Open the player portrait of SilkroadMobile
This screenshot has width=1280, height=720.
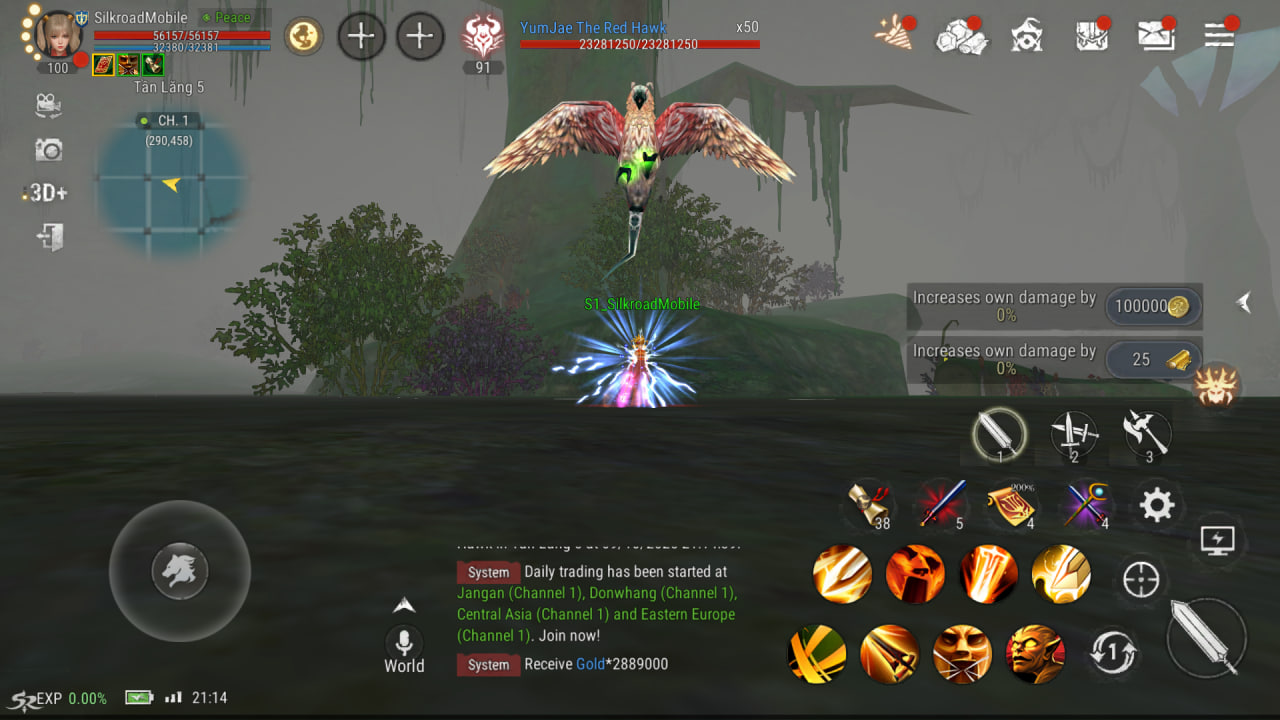[58, 35]
